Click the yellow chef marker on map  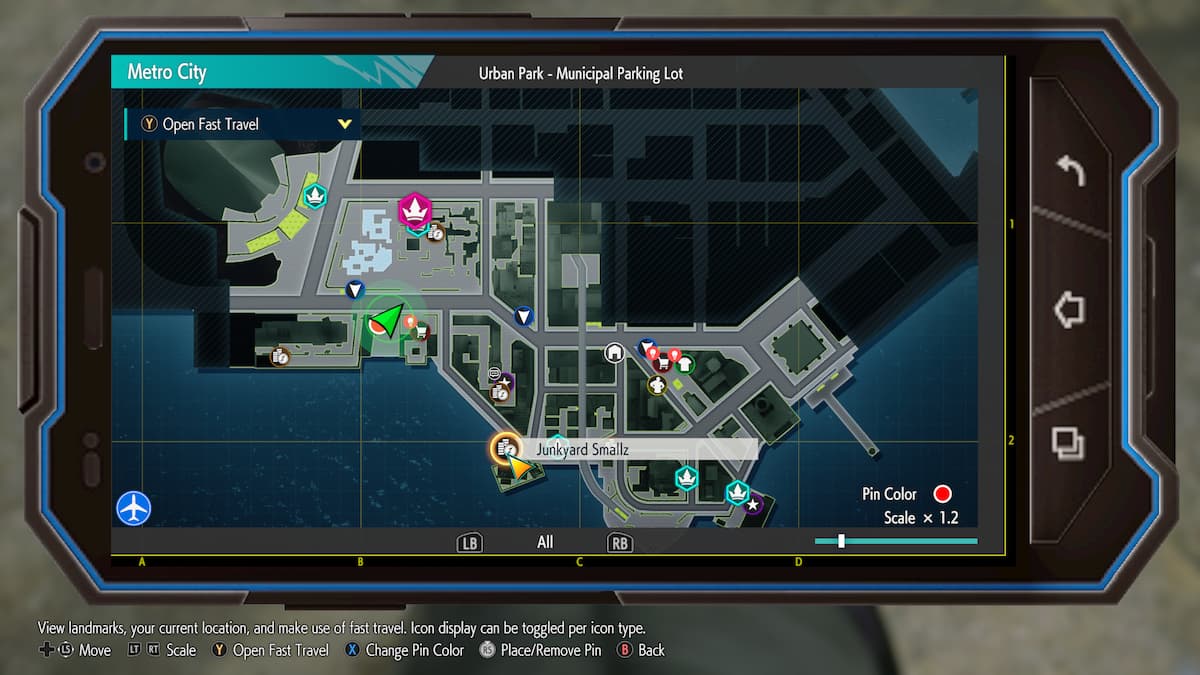[657, 385]
